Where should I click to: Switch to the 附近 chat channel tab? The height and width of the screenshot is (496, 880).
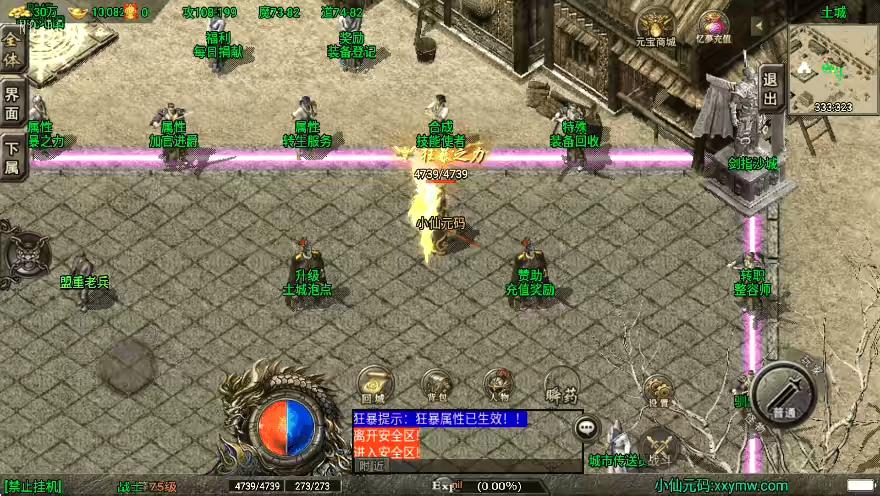(372, 465)
